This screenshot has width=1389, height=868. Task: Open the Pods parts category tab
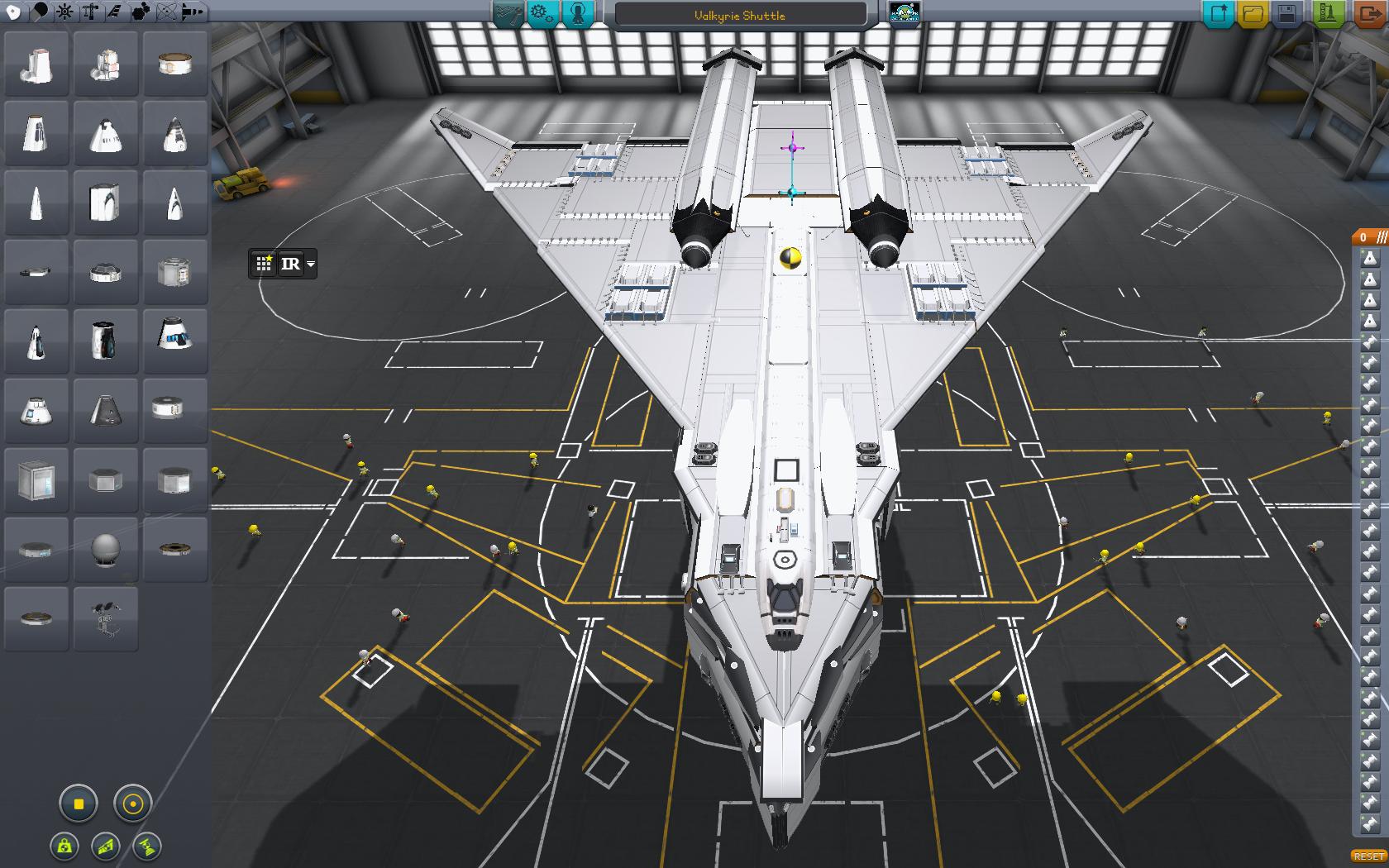13,12
